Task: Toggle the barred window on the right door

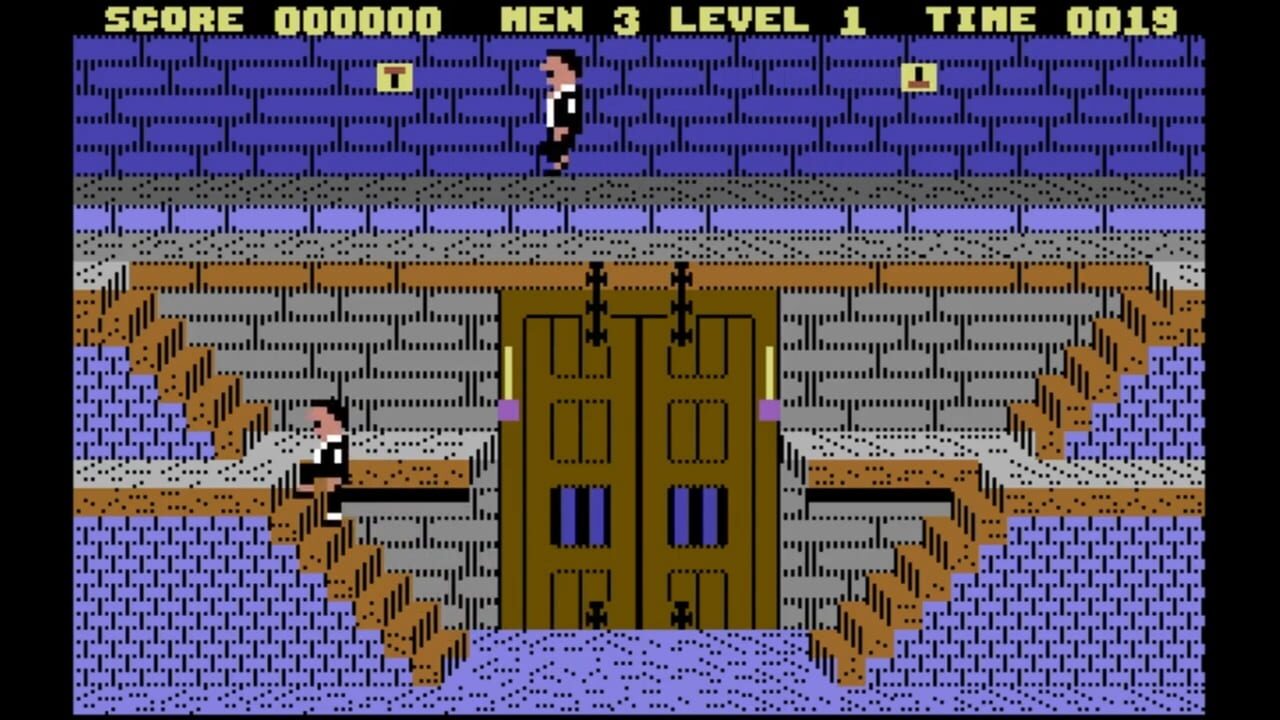Action: [x=696, y=515]
